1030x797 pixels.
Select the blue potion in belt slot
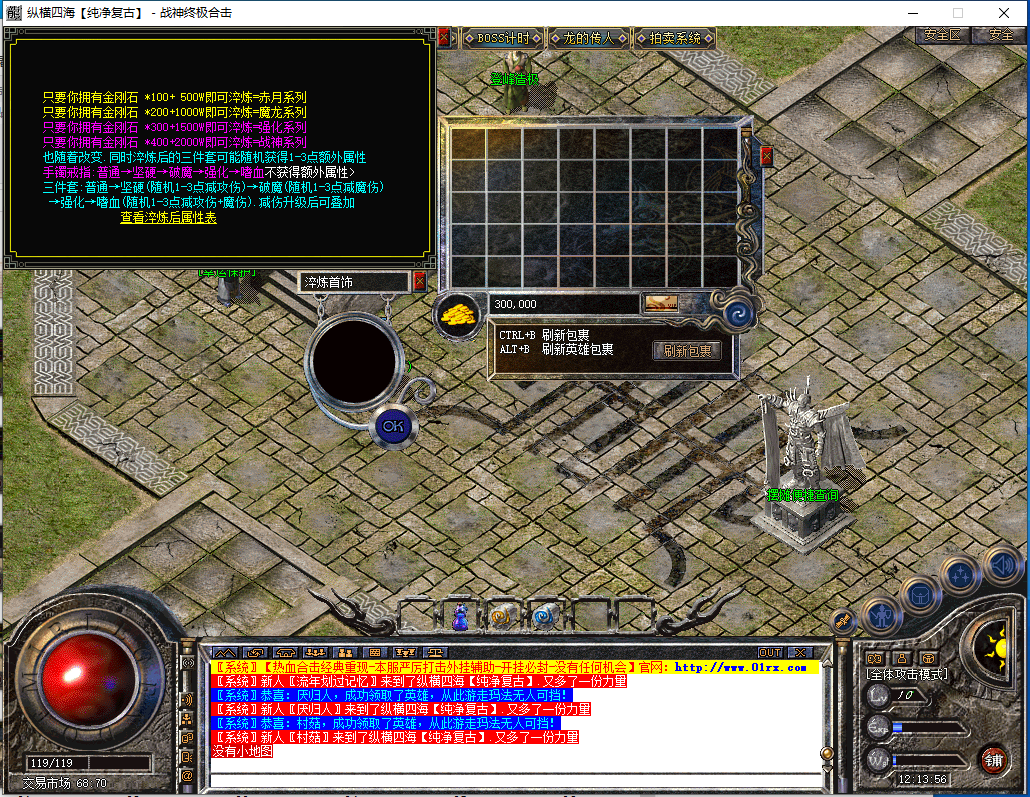click(x=460, y=617)
